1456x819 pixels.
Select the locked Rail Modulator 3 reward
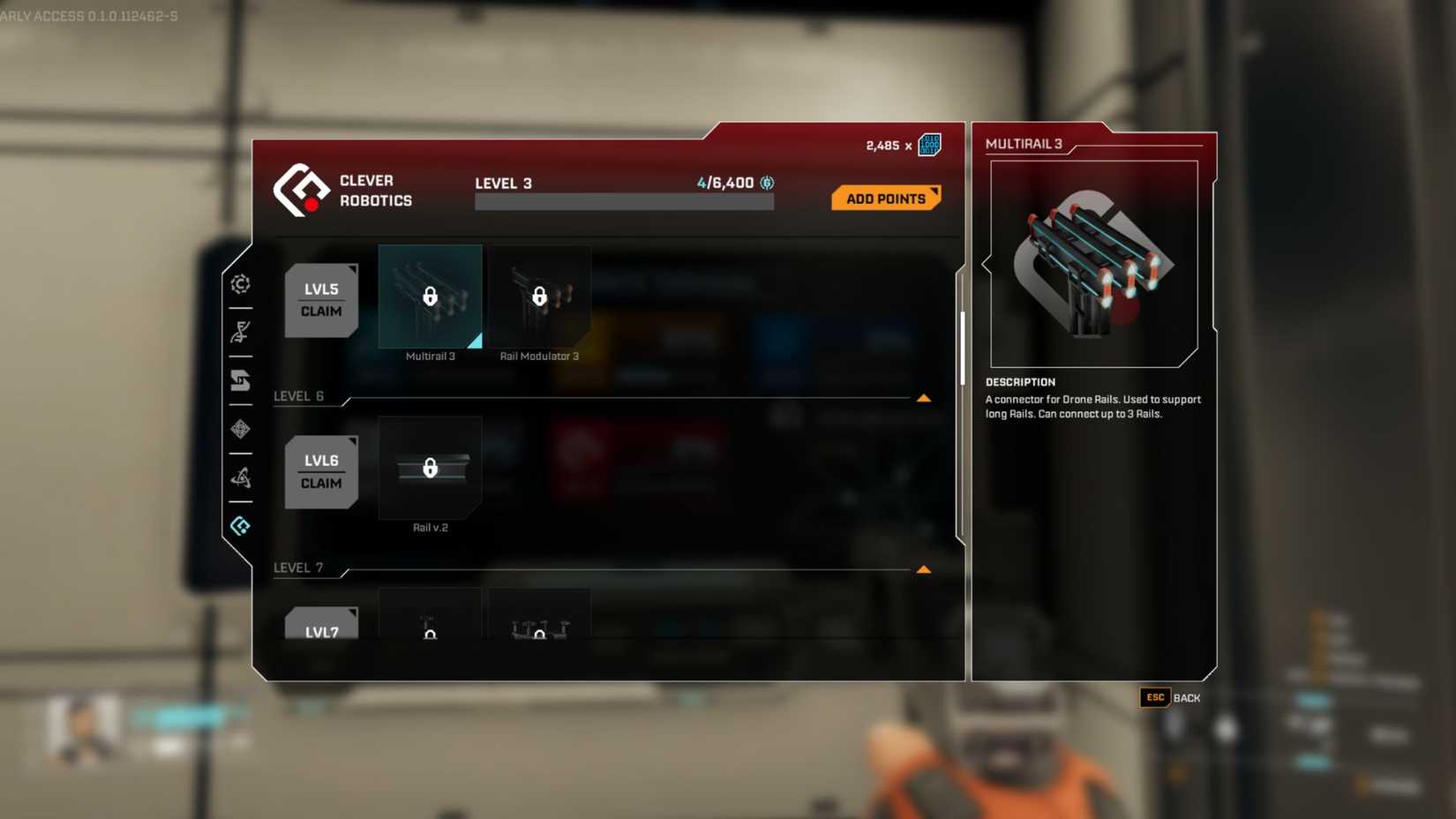coord(539,297)
